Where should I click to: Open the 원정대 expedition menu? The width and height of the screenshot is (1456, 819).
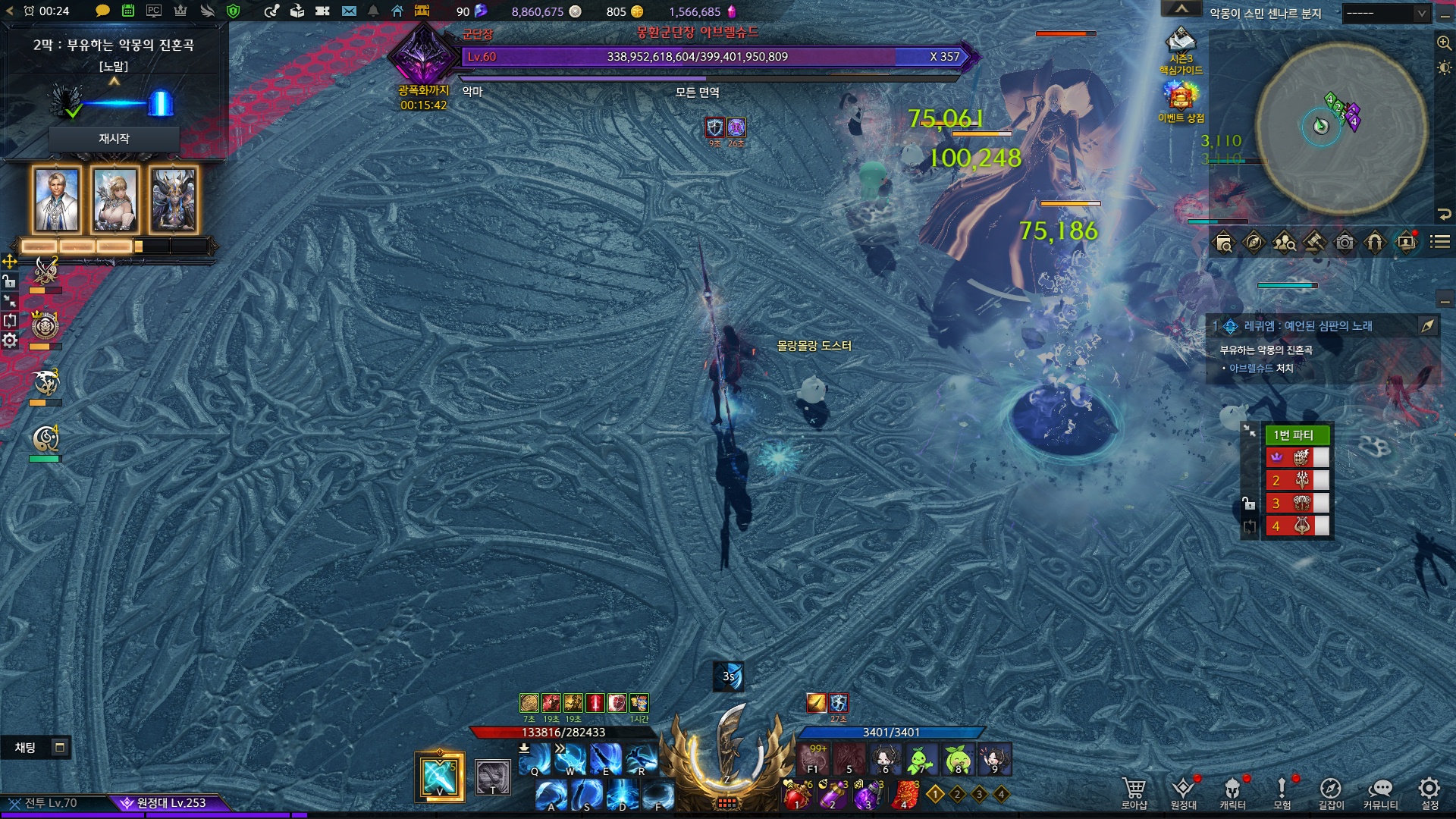click(1183, 792)
